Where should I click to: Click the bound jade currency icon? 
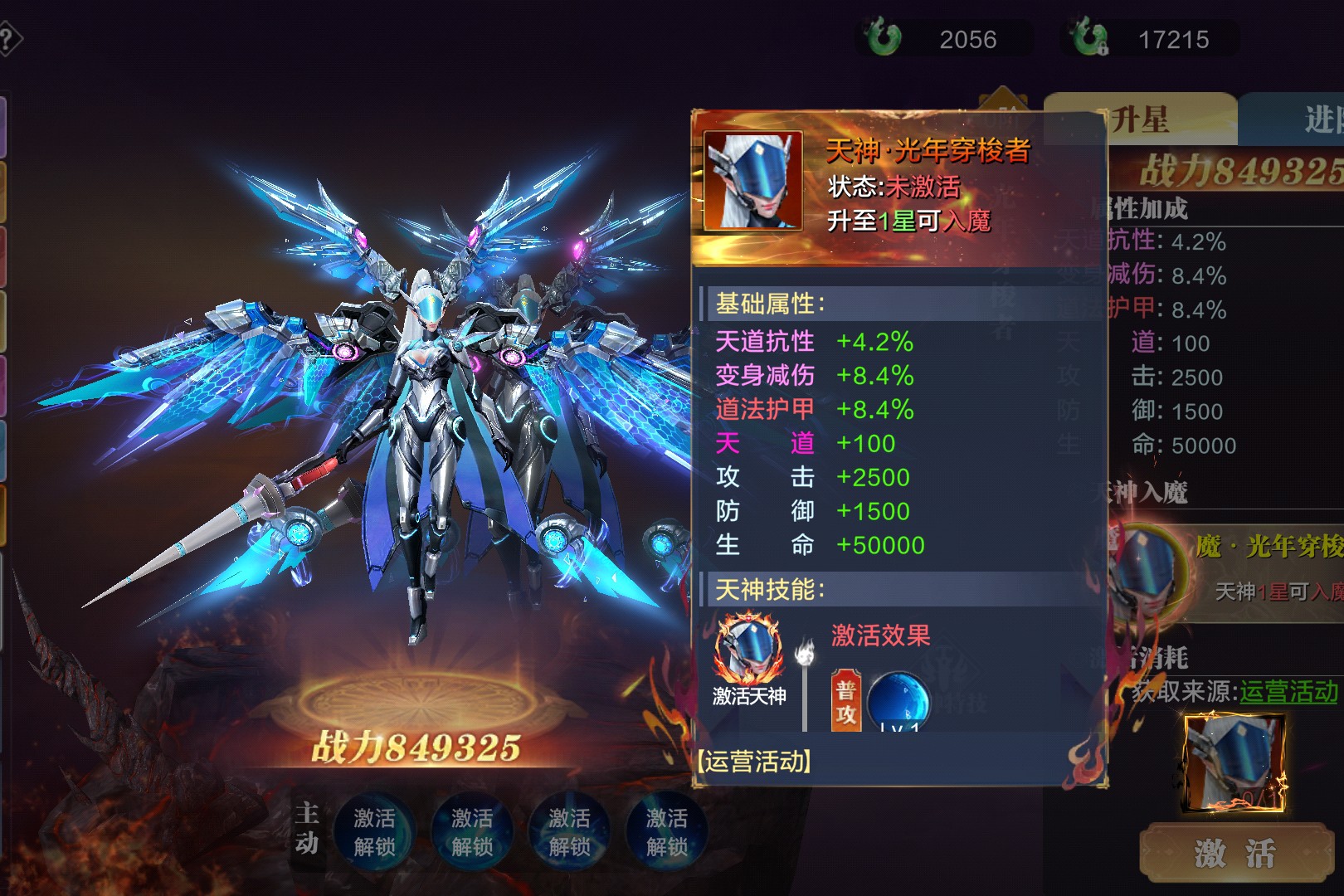(x=1088, y=38)
